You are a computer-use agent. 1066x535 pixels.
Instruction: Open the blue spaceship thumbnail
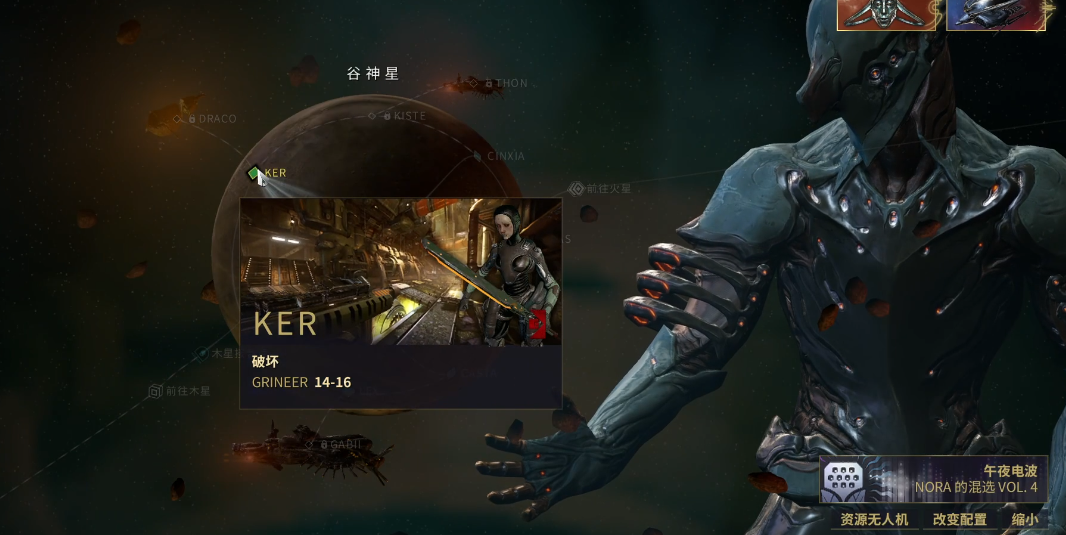996,15
